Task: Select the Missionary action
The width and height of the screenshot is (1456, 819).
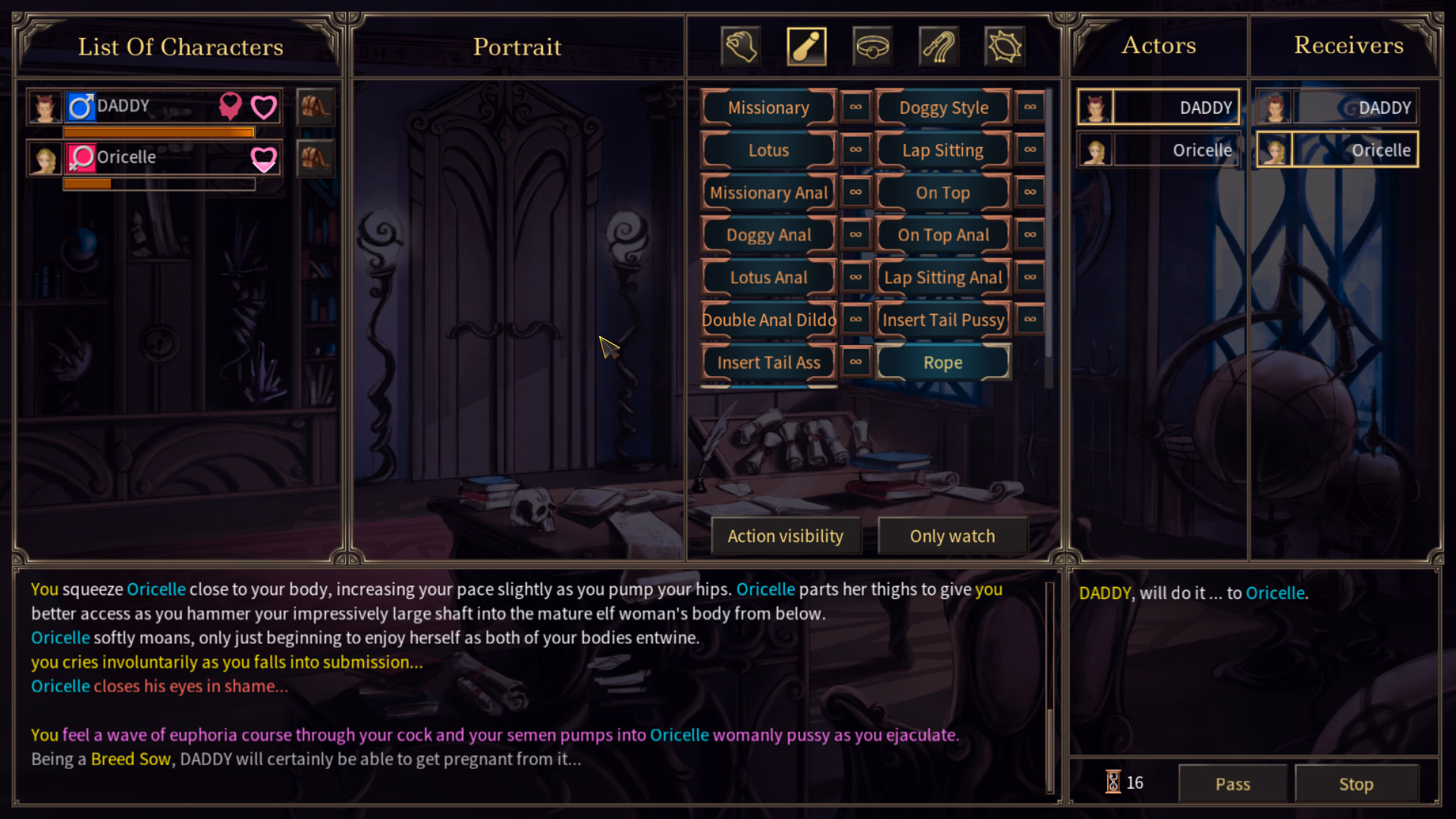Action: click(768, 108)
